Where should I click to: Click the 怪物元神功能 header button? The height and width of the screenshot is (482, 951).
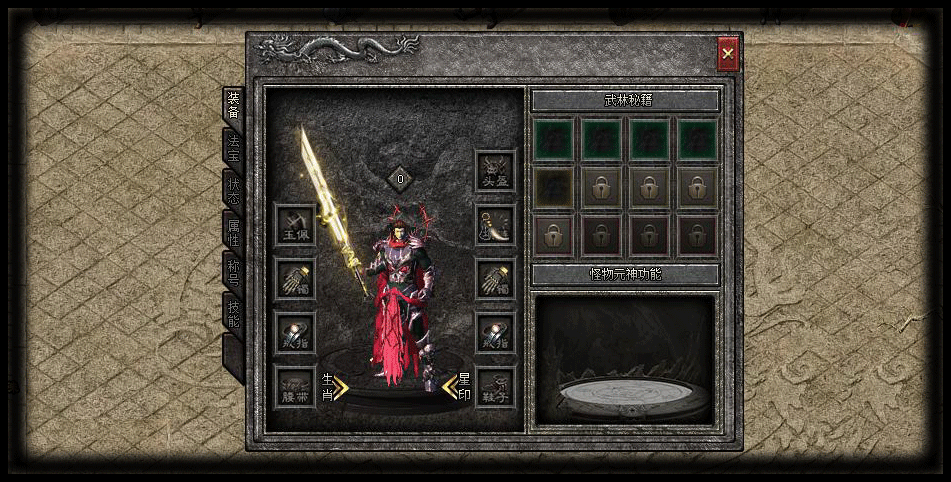pos(625,274)
